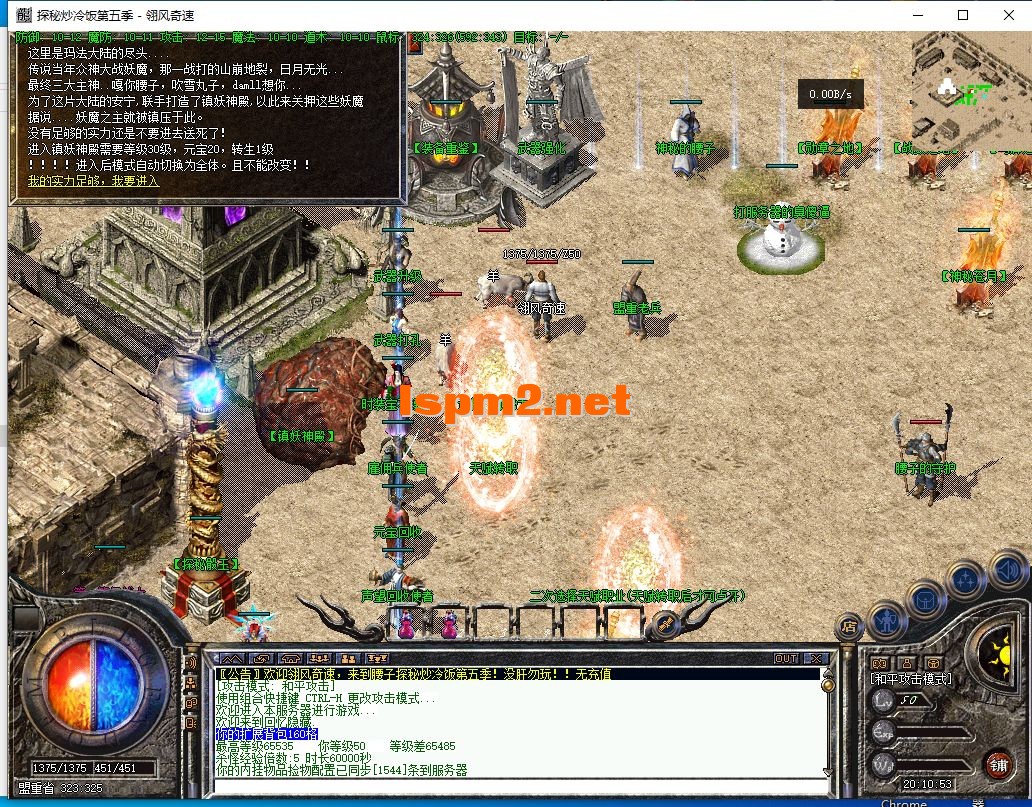
Task: Click the OUT button above the chat
Action: coord(786,658)
